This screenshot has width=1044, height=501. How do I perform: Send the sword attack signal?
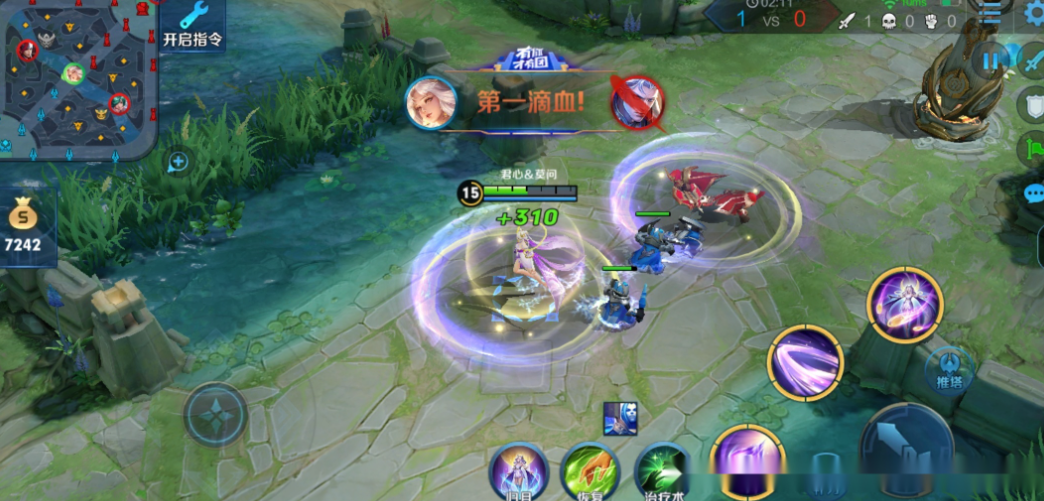tap(1033, 61)
